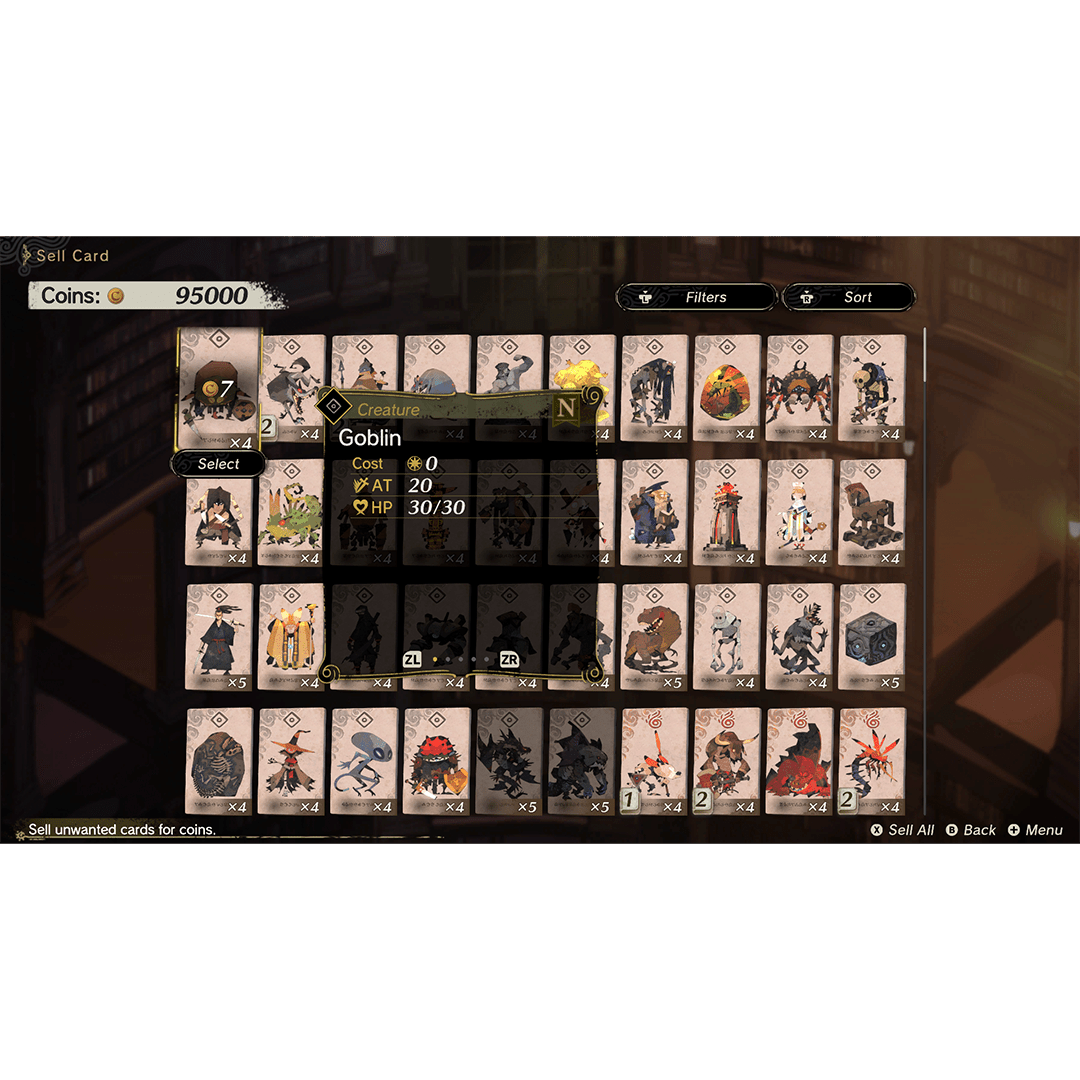Choose the highlighted Goblin card

coord(219,390)
